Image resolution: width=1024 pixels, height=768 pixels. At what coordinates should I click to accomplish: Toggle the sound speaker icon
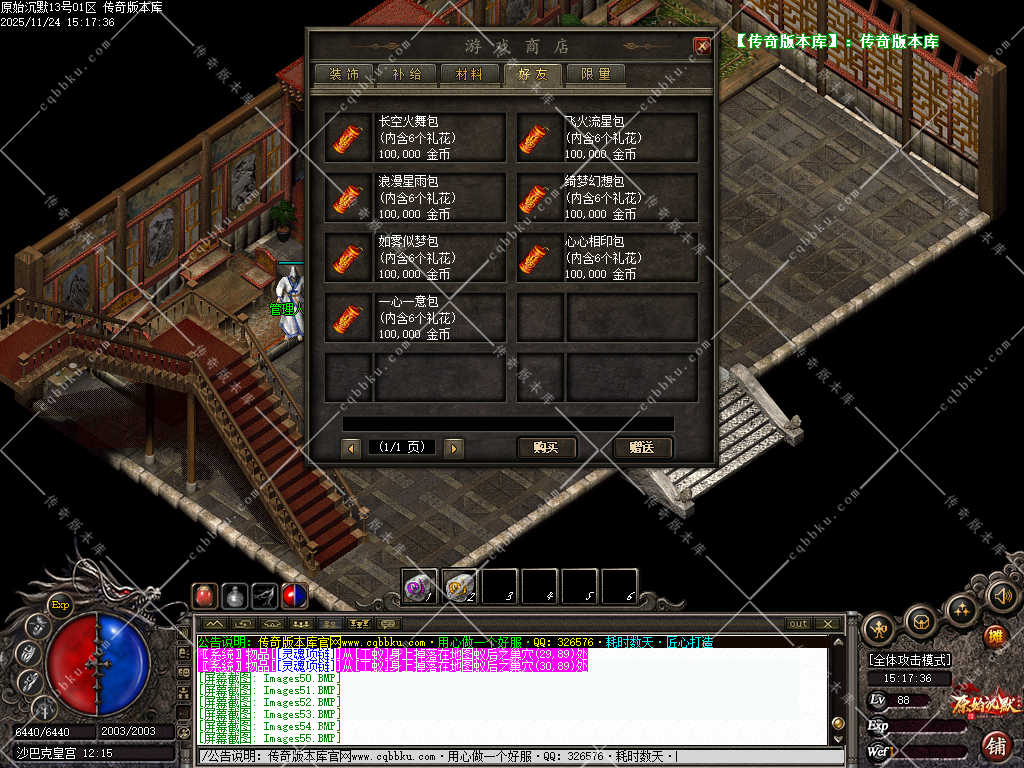click(x=1001, y=597)
